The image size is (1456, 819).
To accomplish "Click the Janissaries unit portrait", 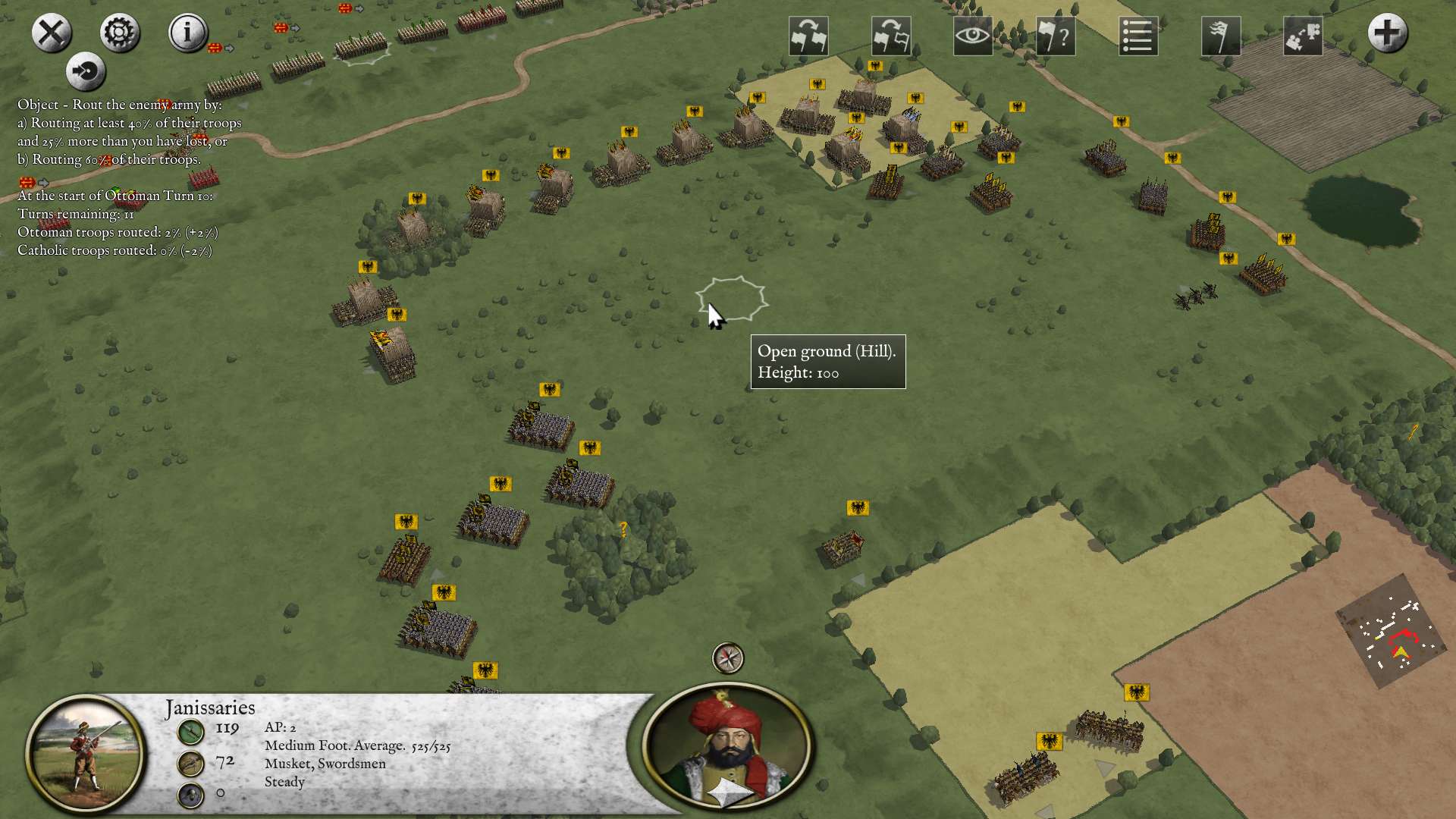I will coord(86,753).
